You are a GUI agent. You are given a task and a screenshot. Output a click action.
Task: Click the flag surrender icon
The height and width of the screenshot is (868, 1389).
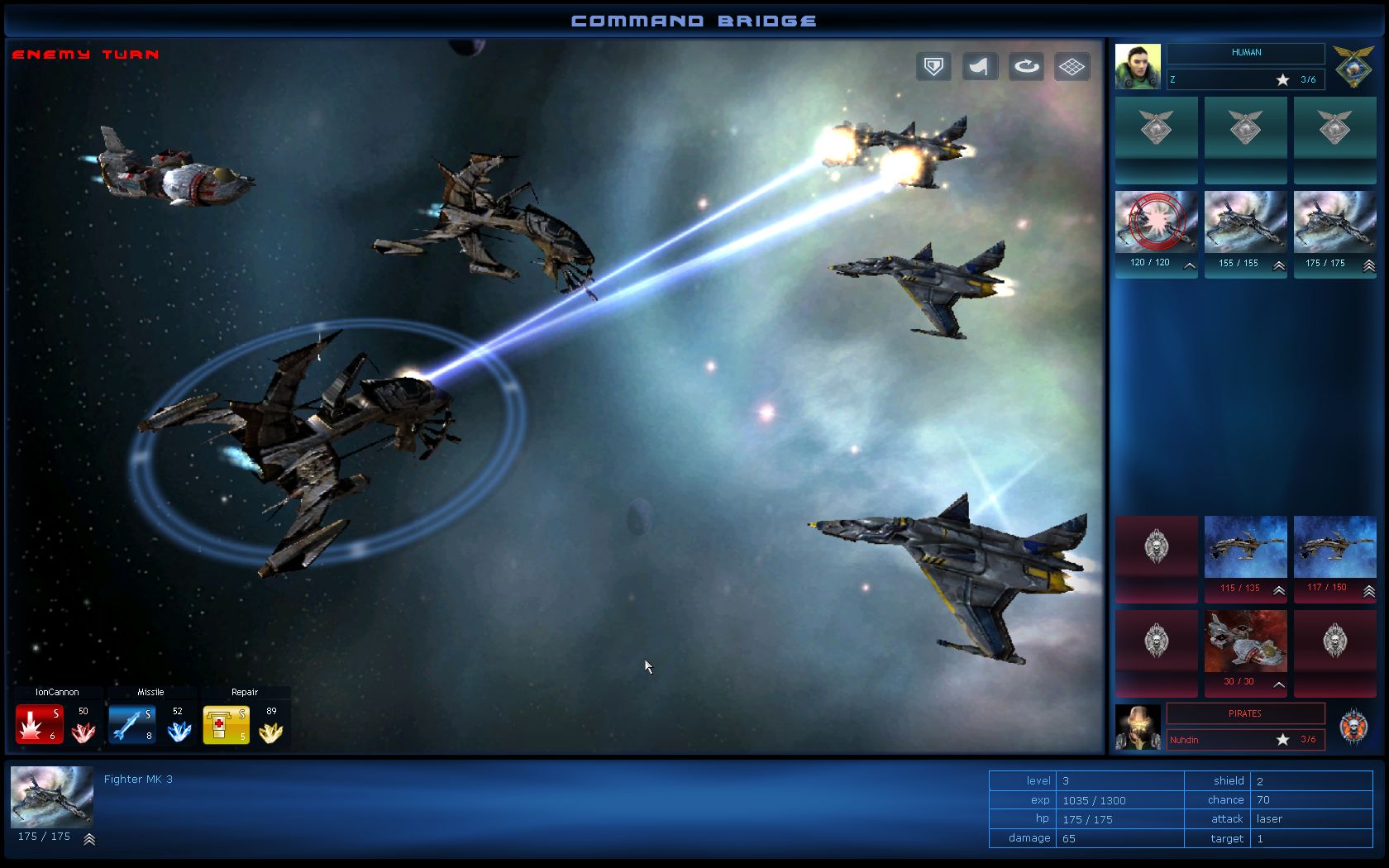click(979, 67)
